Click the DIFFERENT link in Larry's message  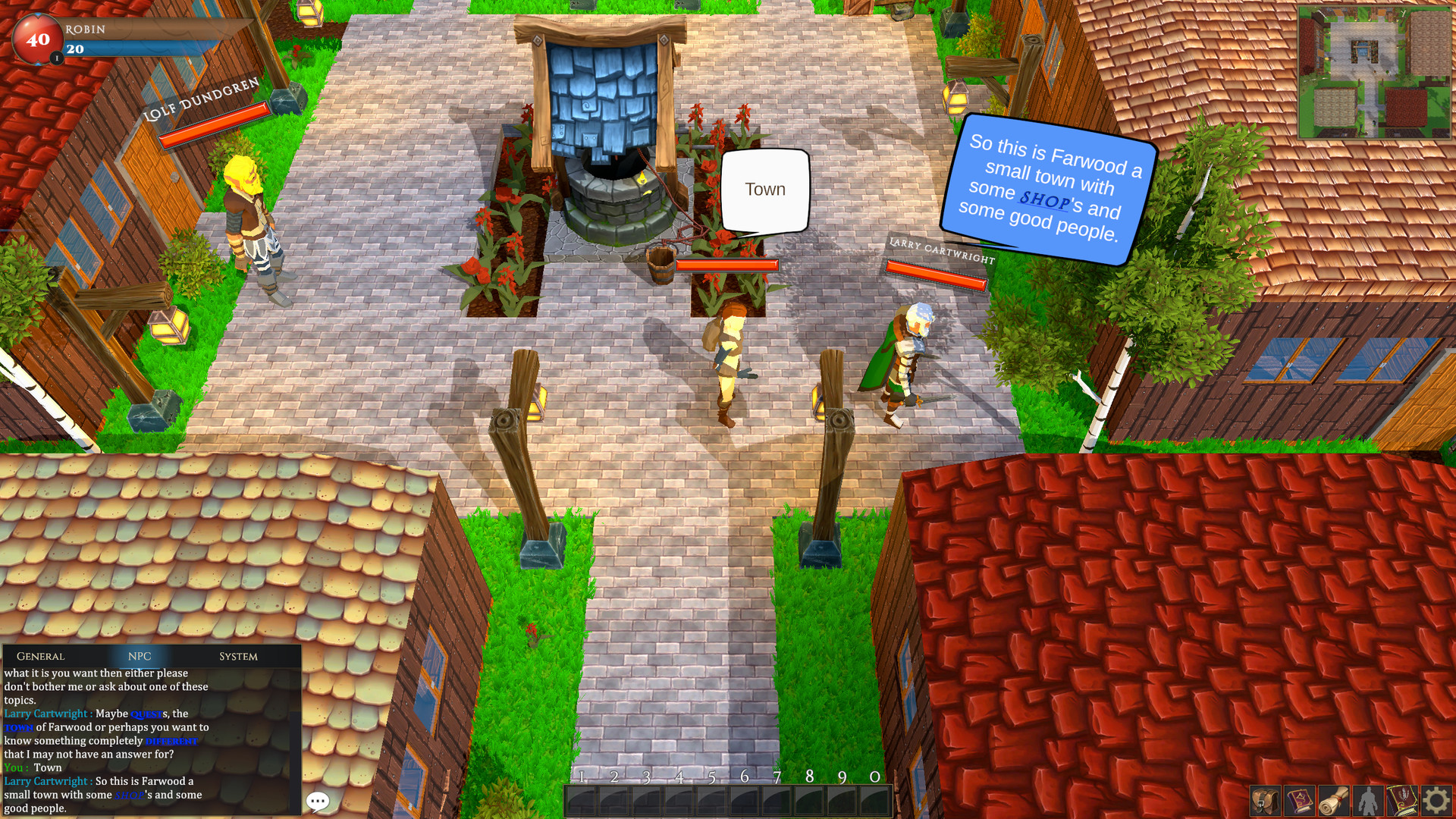(x=171, y=741)
